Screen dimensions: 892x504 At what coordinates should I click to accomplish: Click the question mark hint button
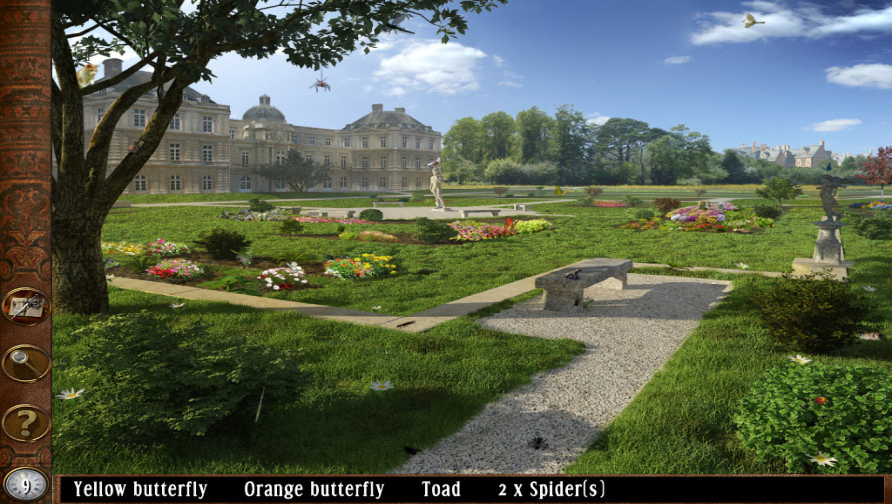pyautogui.click(x=25, y=422)
